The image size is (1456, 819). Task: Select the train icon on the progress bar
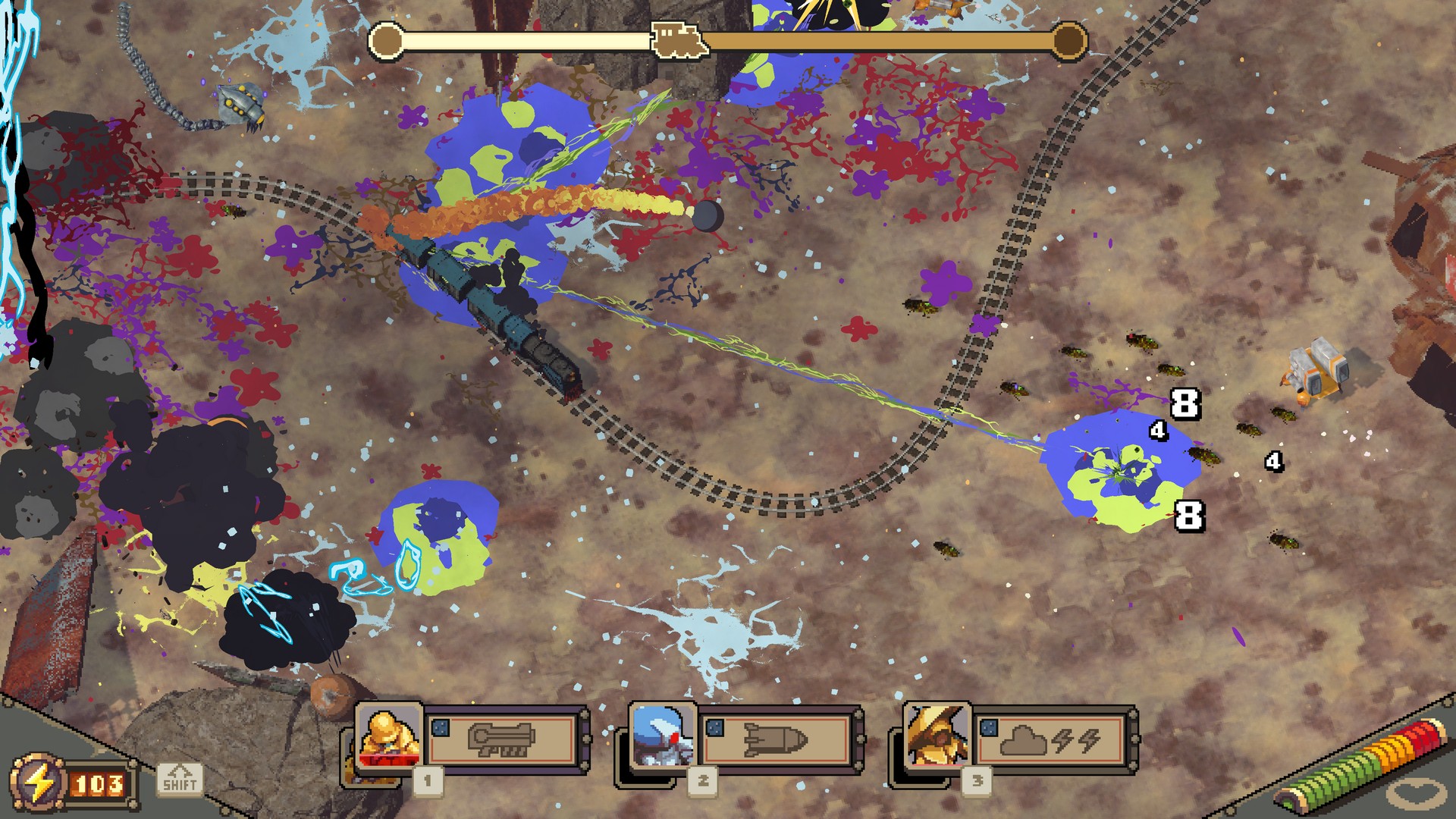(x=679, y=39)
